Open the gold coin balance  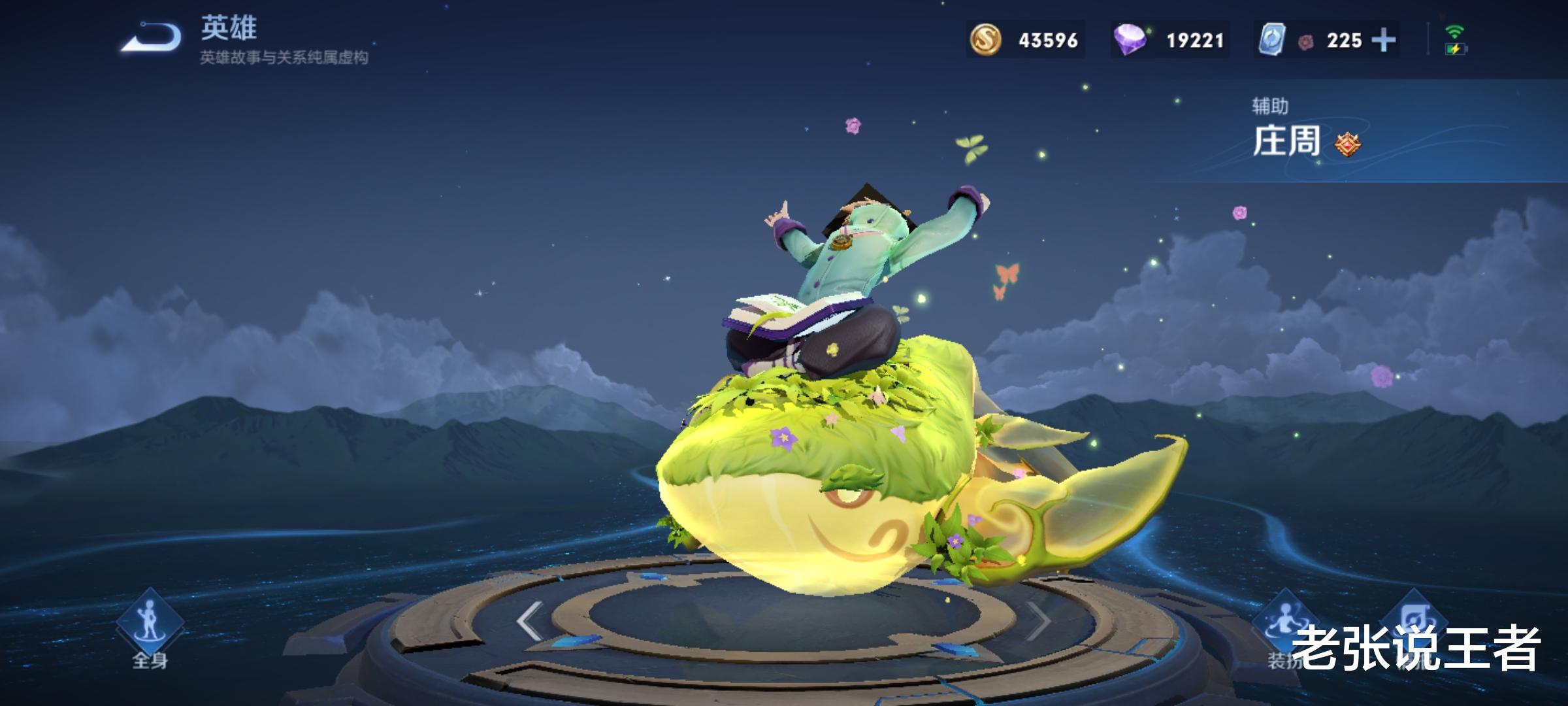point(1024,41)
